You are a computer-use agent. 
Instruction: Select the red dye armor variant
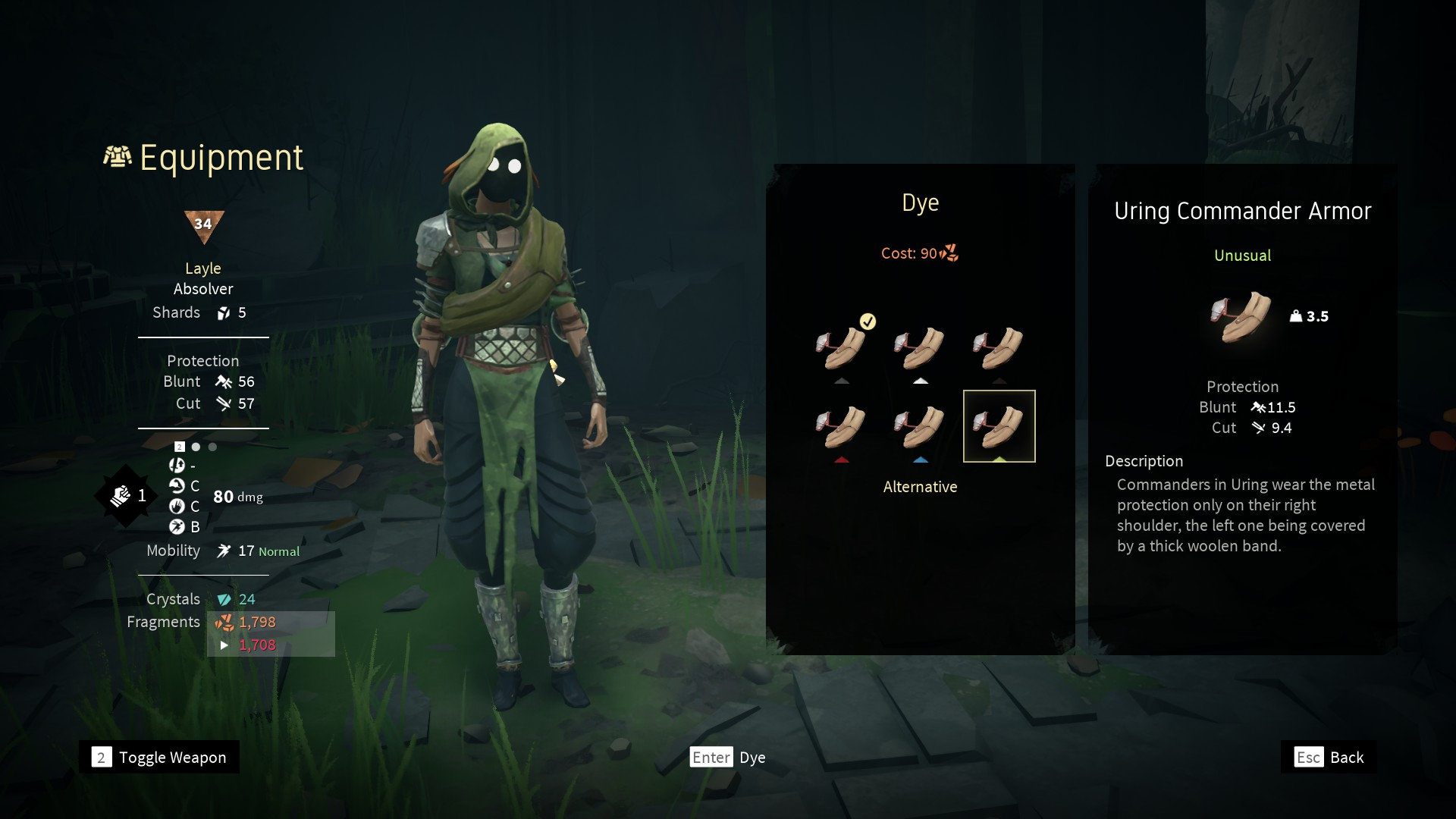pos(842,426)
